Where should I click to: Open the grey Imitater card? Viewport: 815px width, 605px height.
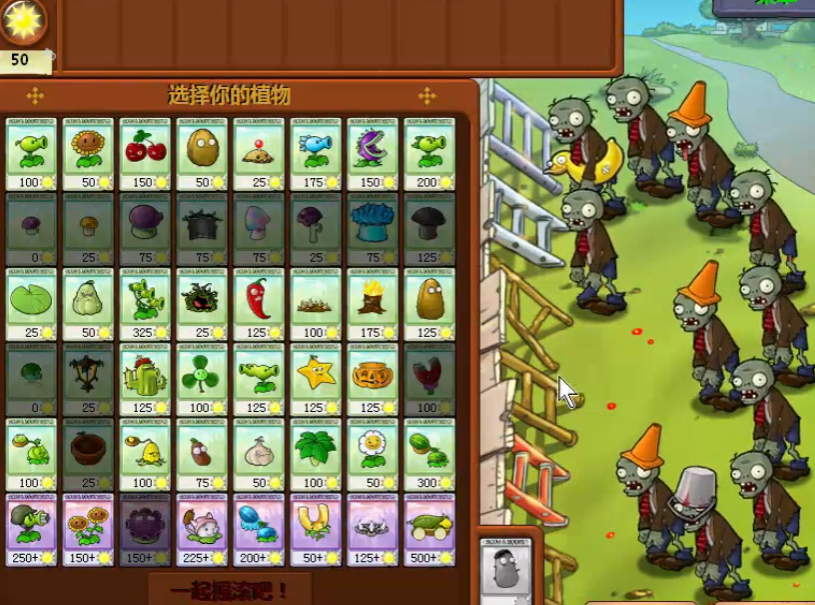[x=504, y=569]
